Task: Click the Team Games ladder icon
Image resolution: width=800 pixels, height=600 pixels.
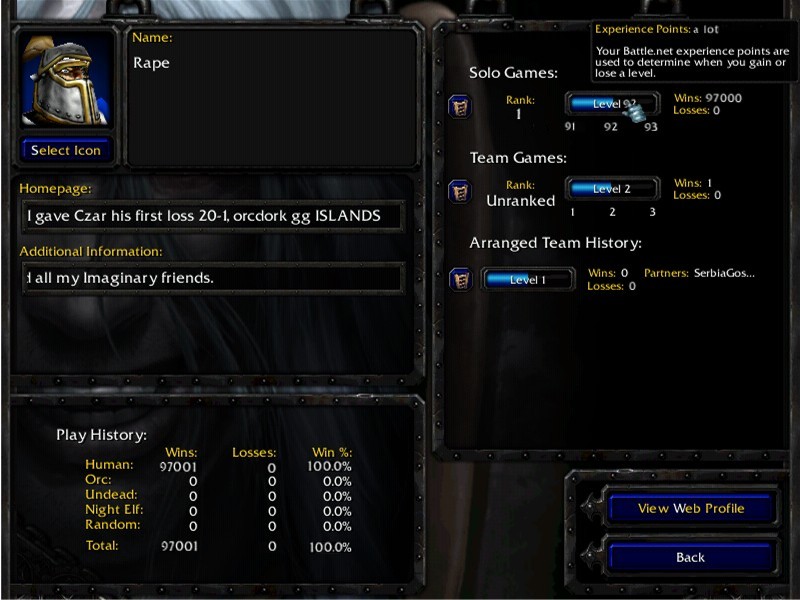Action: click(x=460, y=190)
